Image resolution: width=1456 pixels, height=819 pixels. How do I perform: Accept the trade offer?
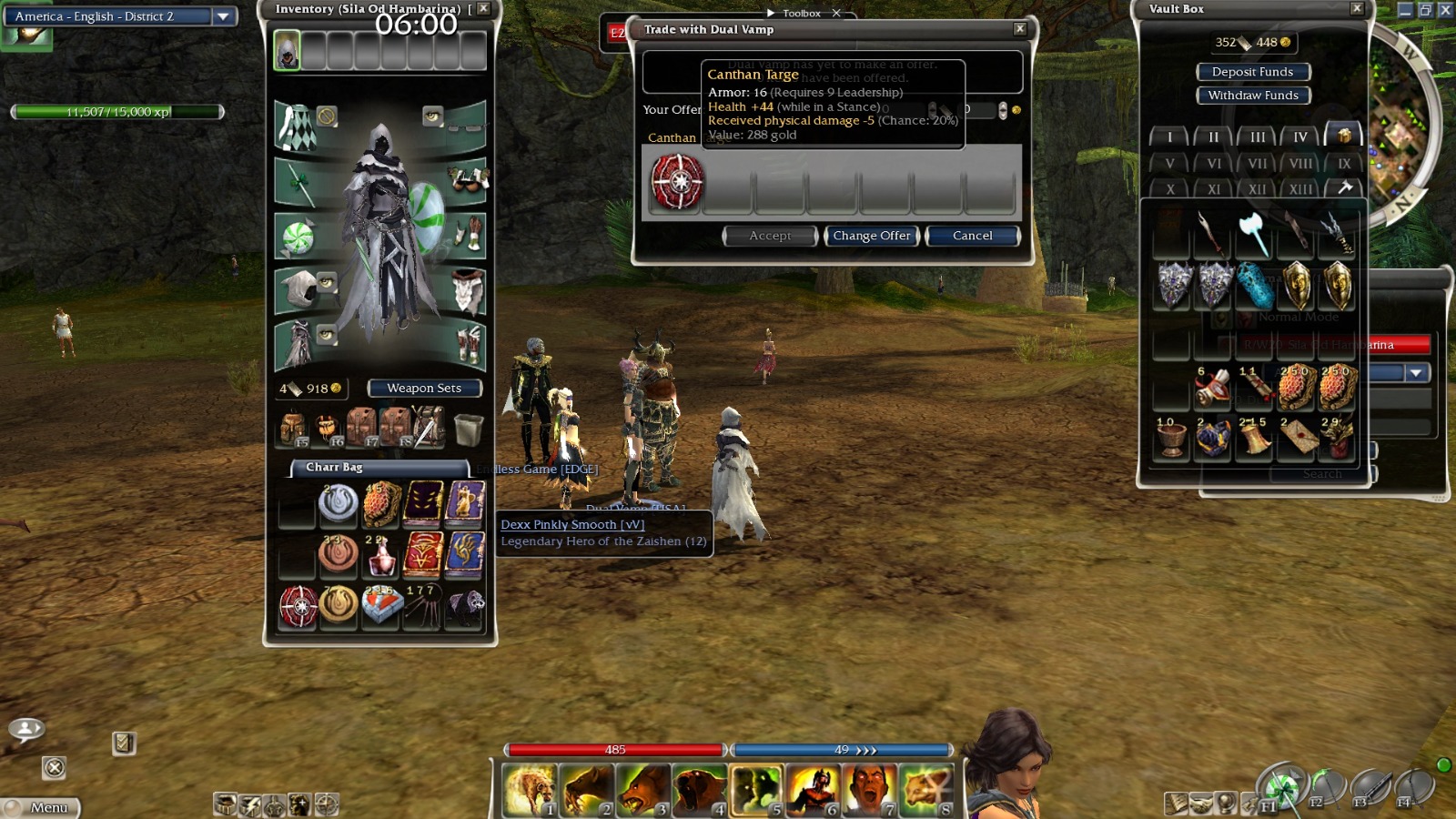tap(770, 236)
